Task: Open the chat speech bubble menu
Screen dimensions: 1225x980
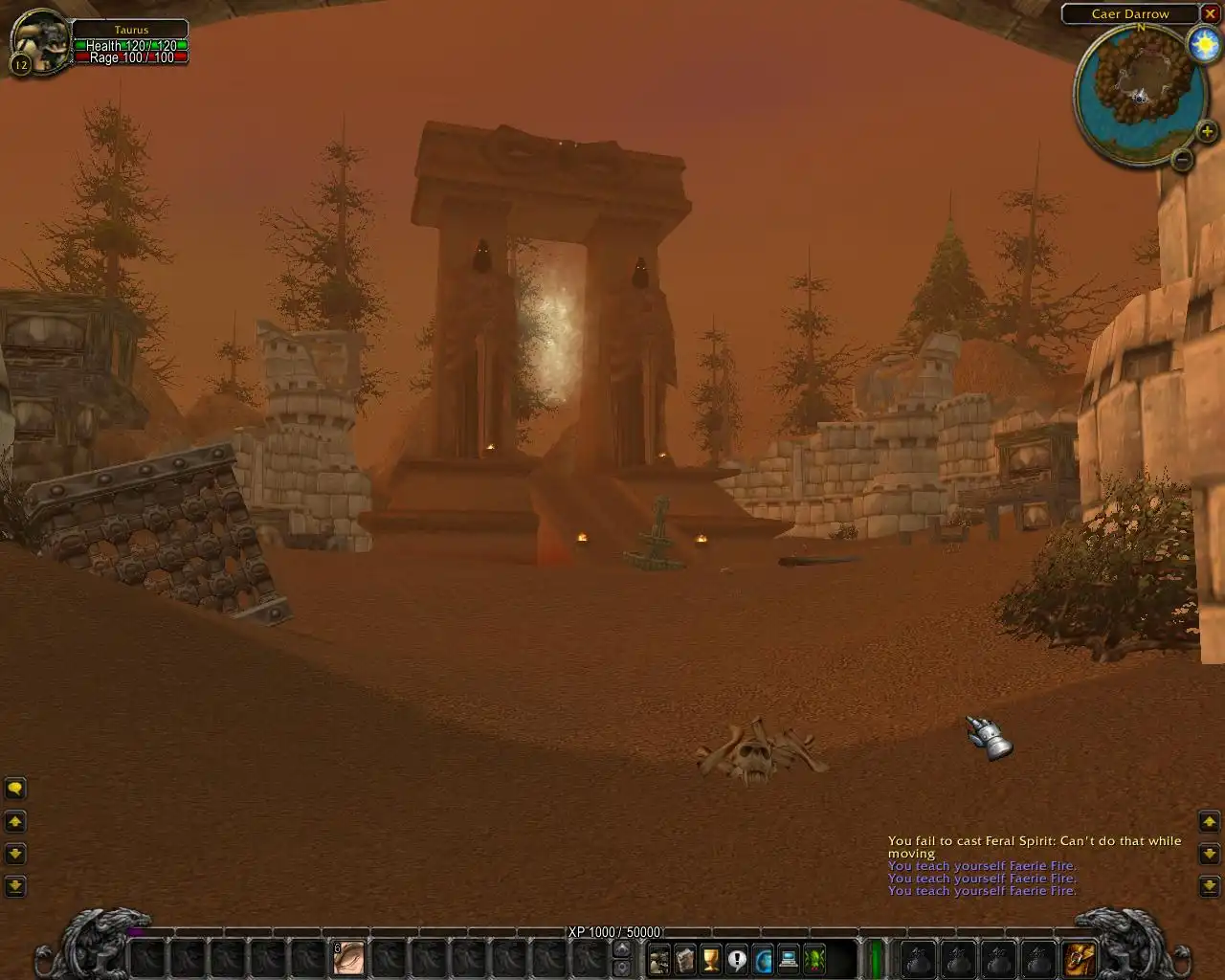Action: pos(15,789)
